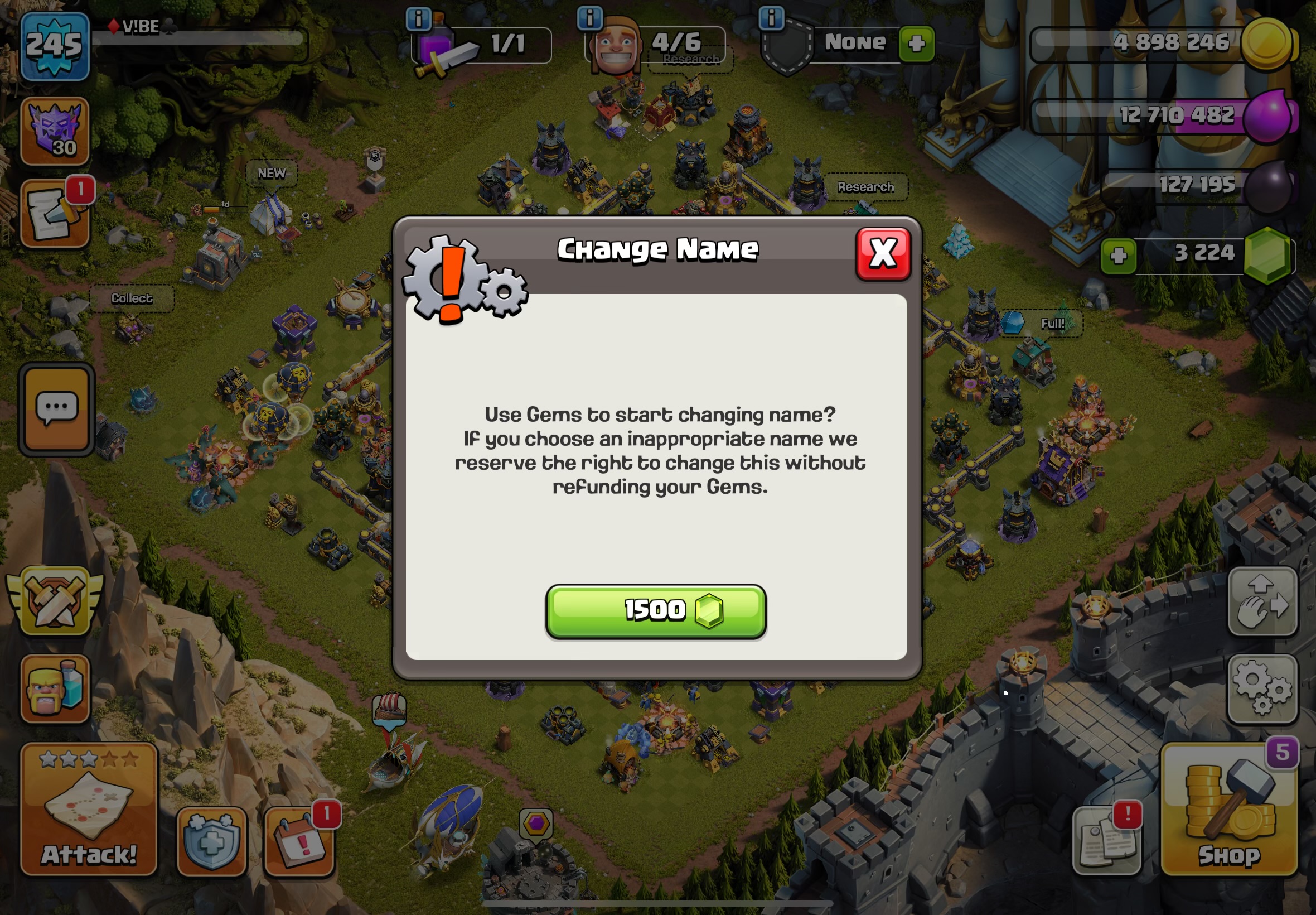Open the purple league badge showing 30
1316x915 pixels.
click(x=55, y=131)
